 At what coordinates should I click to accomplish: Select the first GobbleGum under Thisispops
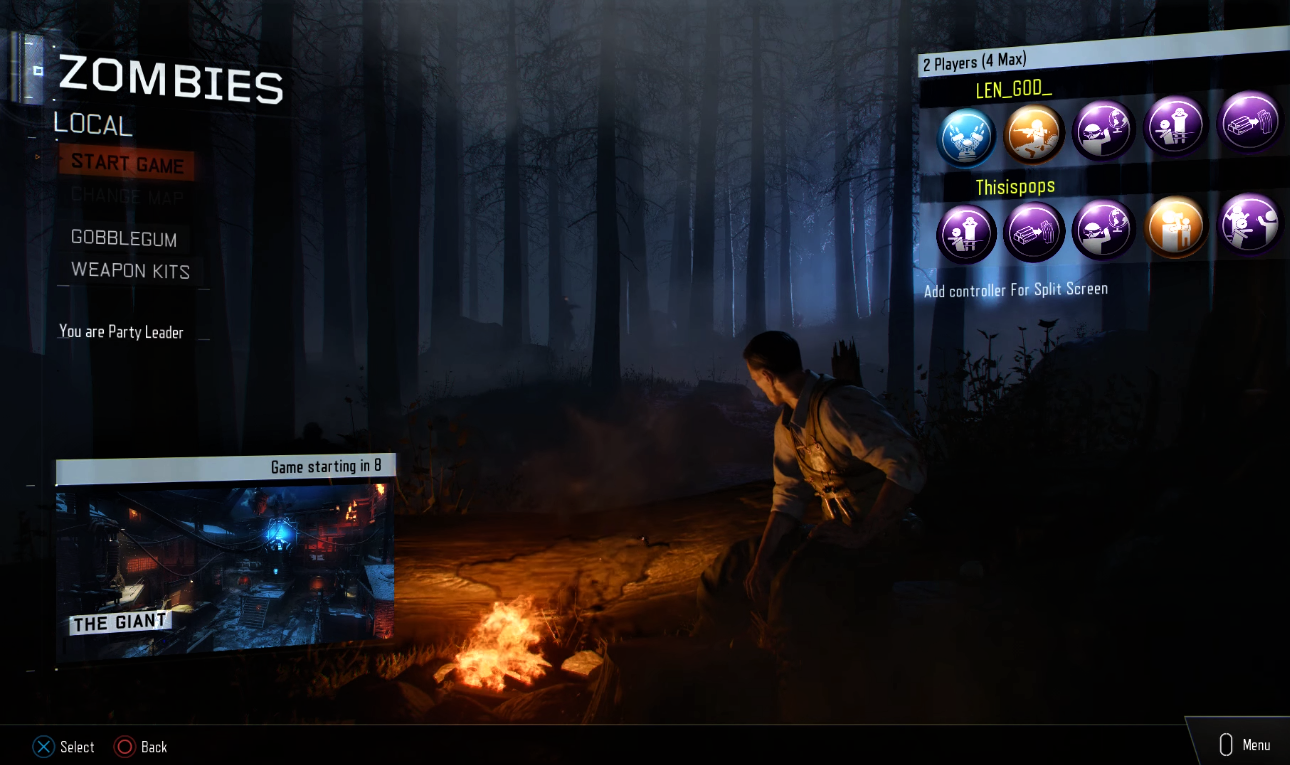(x=964, y=233)
